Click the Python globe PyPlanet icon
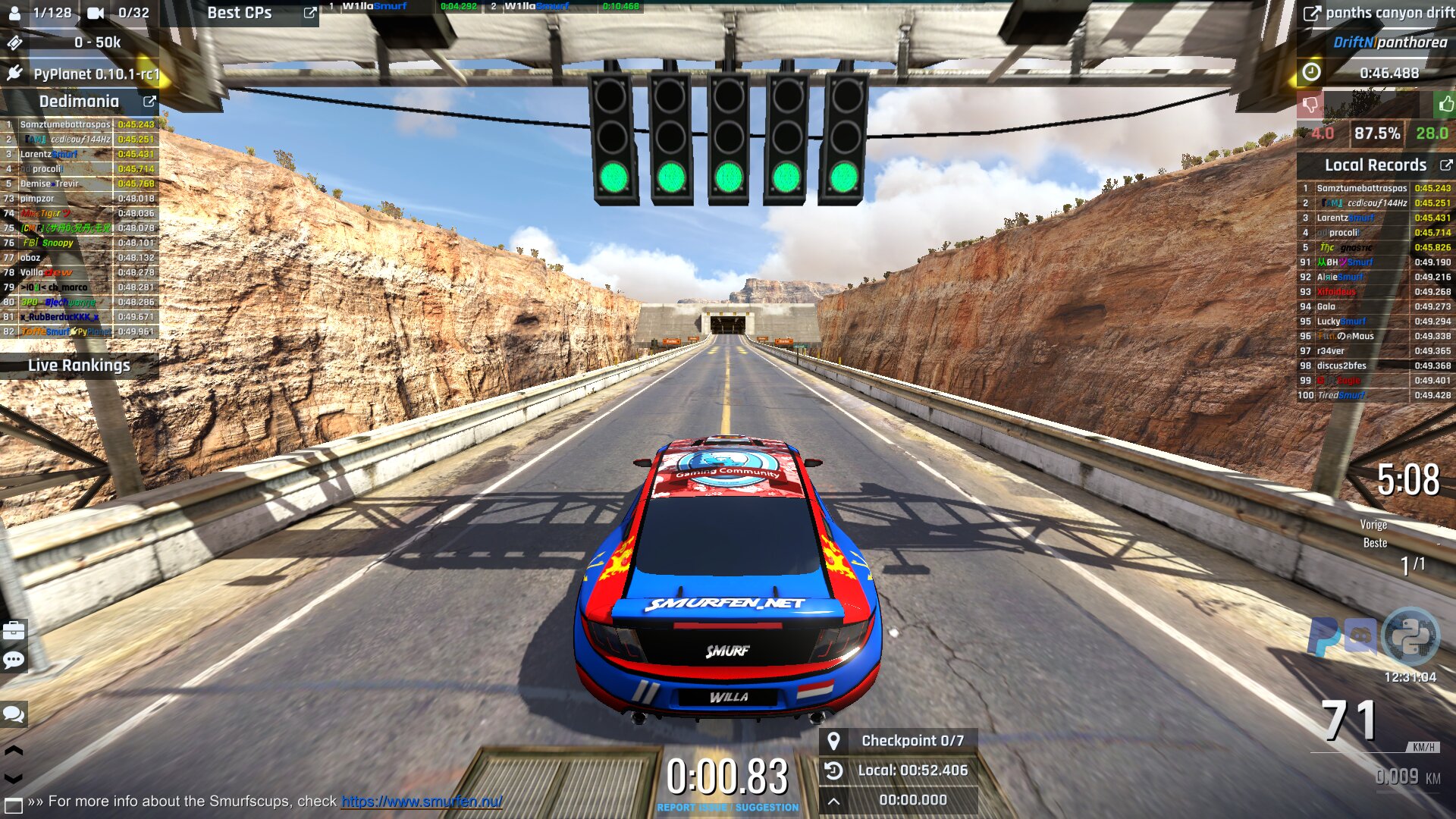The image size is (1456, 819). coord(1410,636)
